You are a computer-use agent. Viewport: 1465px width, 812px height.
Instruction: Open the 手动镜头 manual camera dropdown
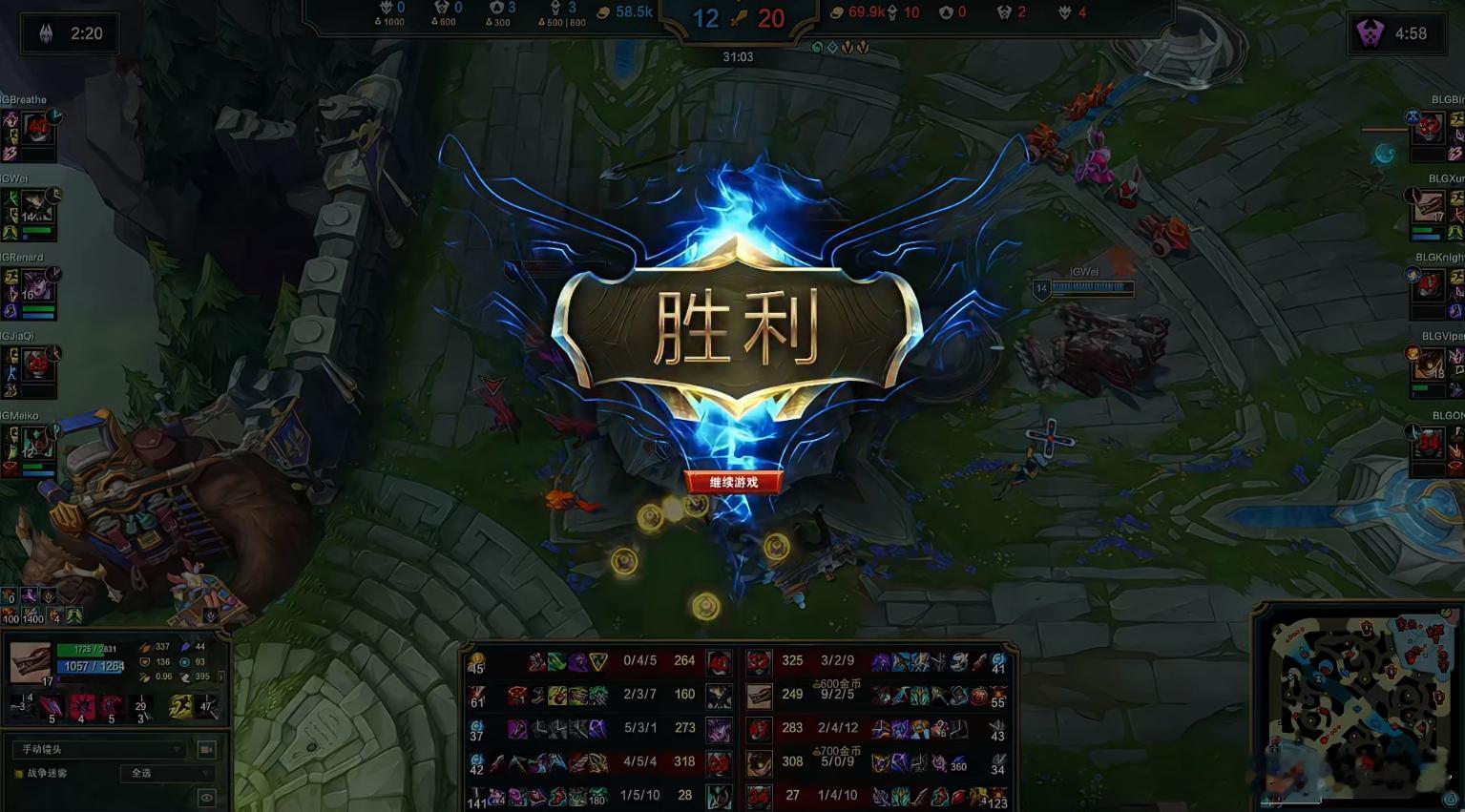click(x=98, y=749)
